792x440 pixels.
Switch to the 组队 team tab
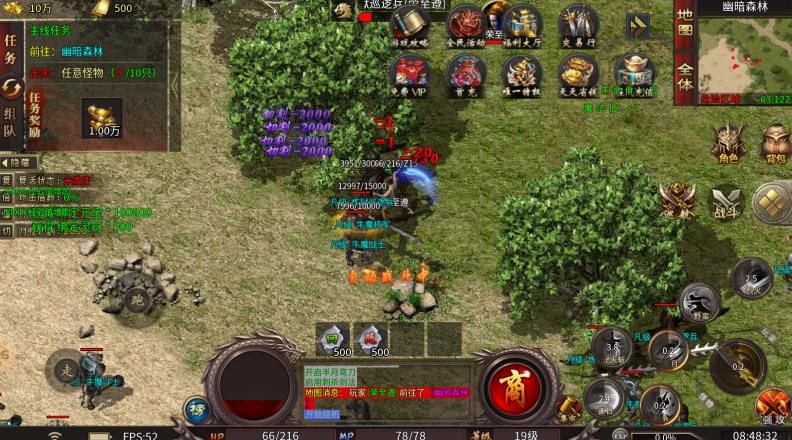pos(11,120)
